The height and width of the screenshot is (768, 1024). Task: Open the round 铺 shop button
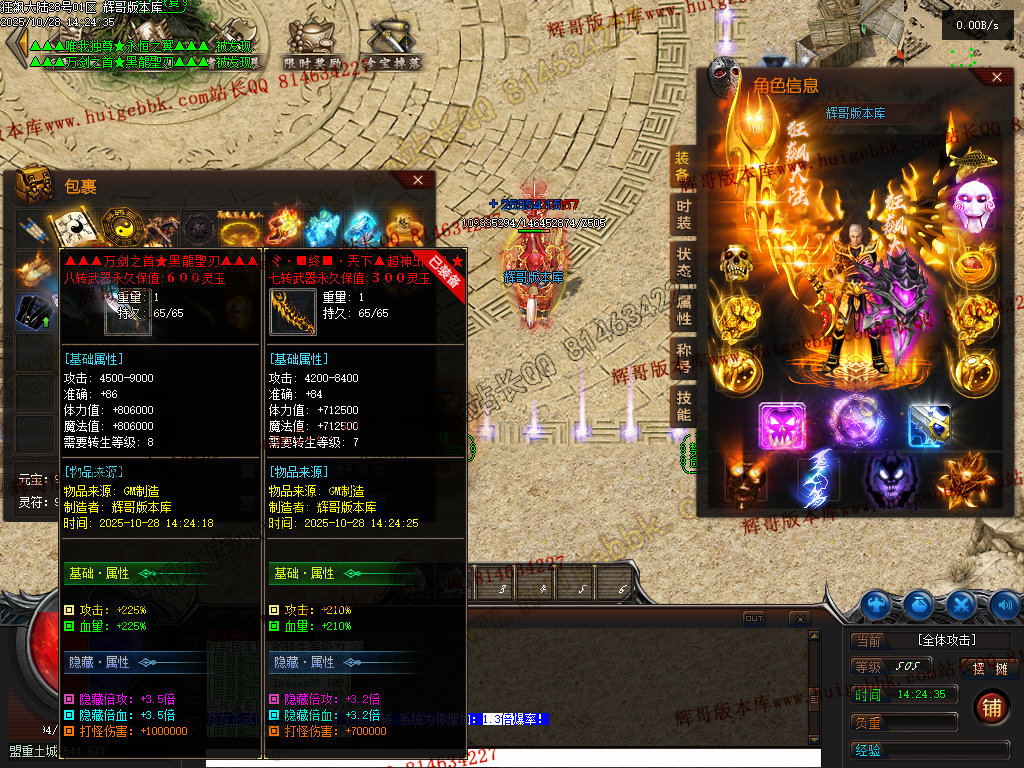click(991, 708)
